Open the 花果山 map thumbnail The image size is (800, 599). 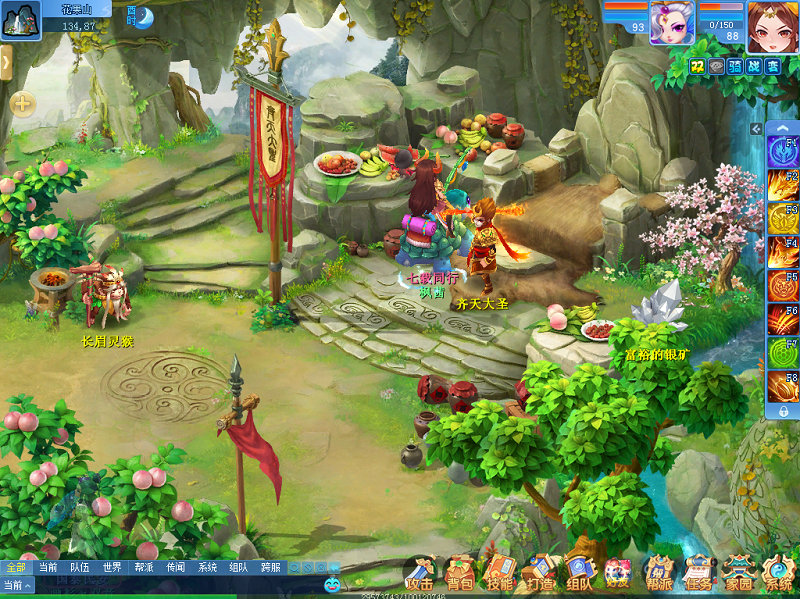[20, 20]
